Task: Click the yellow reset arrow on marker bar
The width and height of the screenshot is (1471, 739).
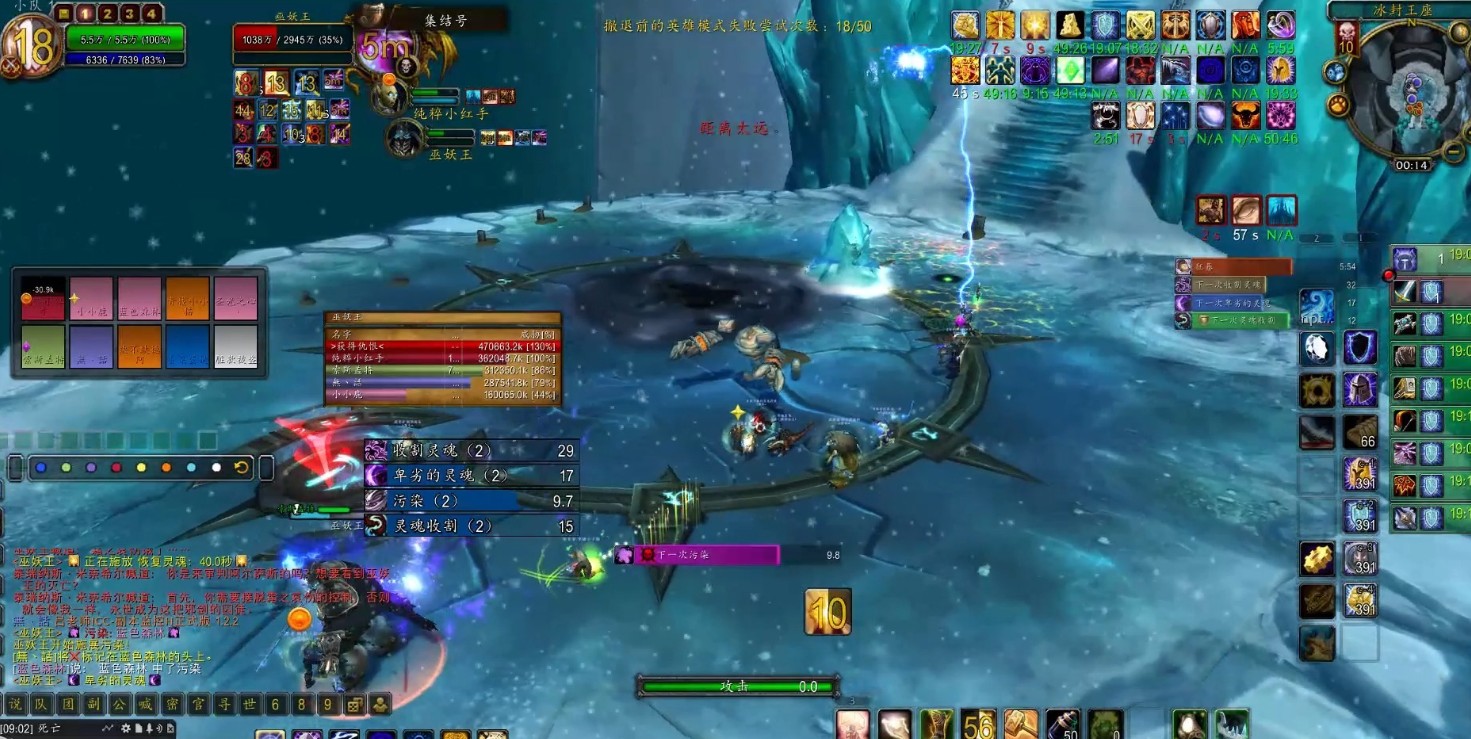Action: coord(241,467)
